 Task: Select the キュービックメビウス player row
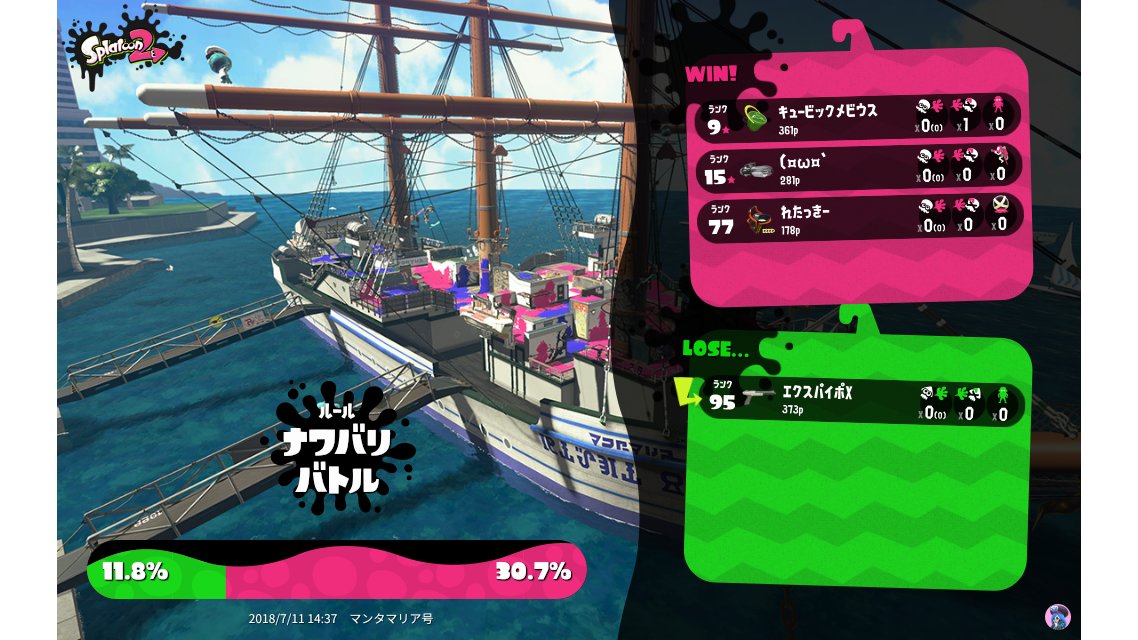coord(860,117)
